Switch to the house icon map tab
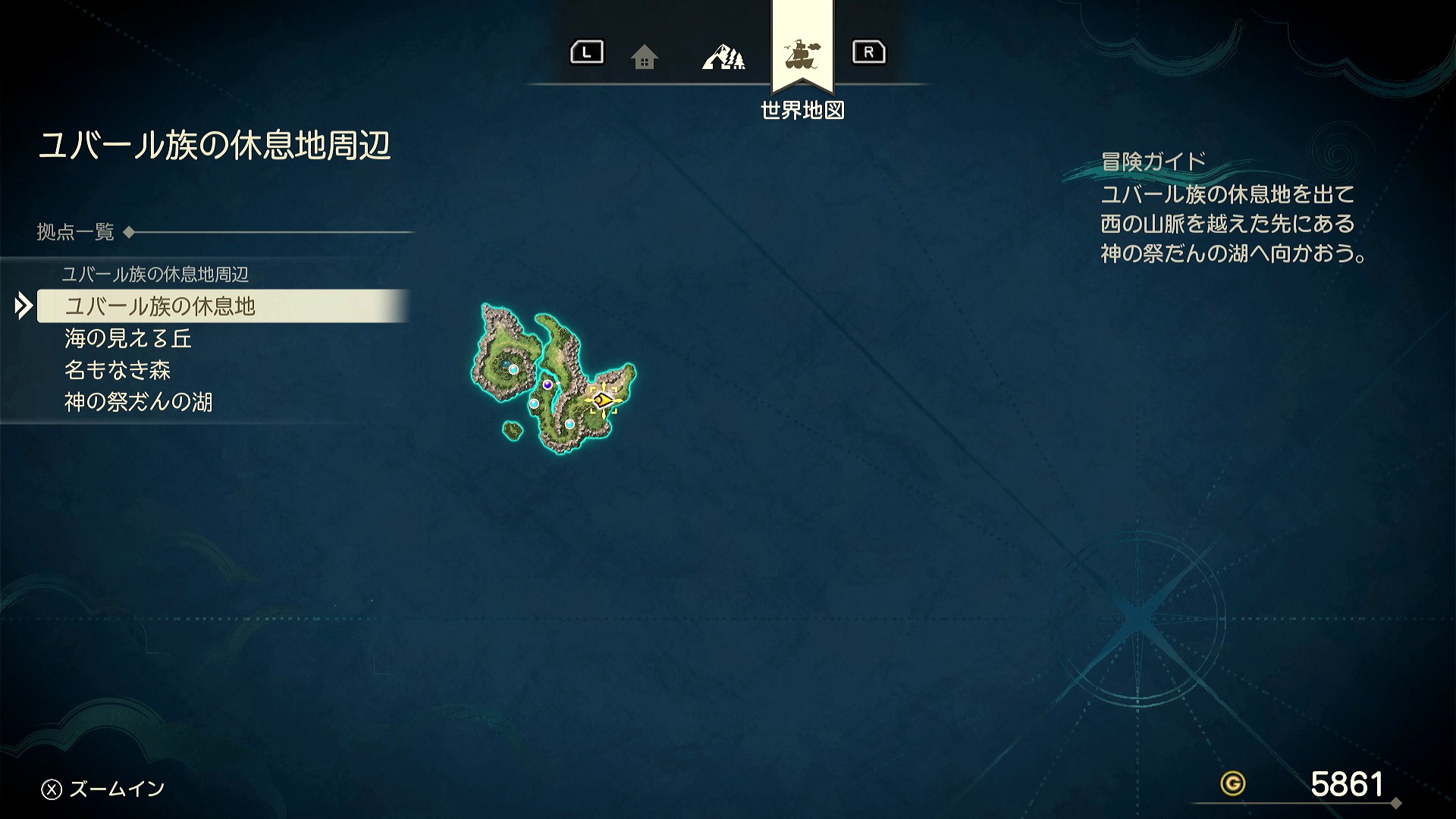Viewport: 1456px width, 819px height. (644, 57)
